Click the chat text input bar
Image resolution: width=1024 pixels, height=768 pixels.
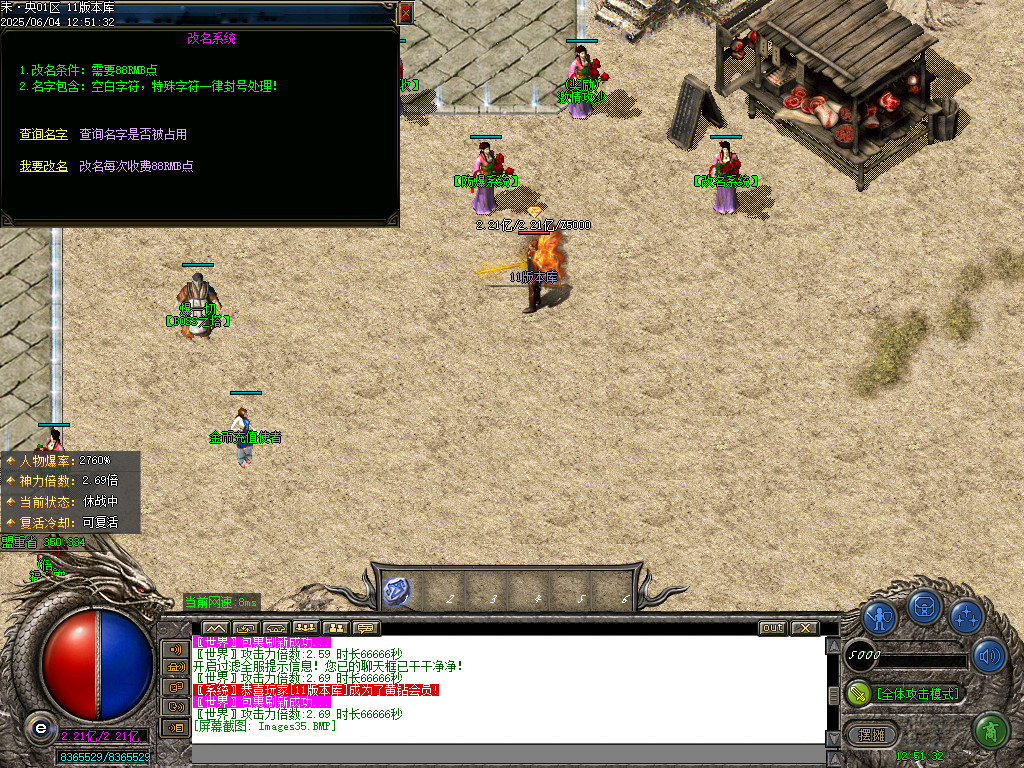(x=508, y=753)
